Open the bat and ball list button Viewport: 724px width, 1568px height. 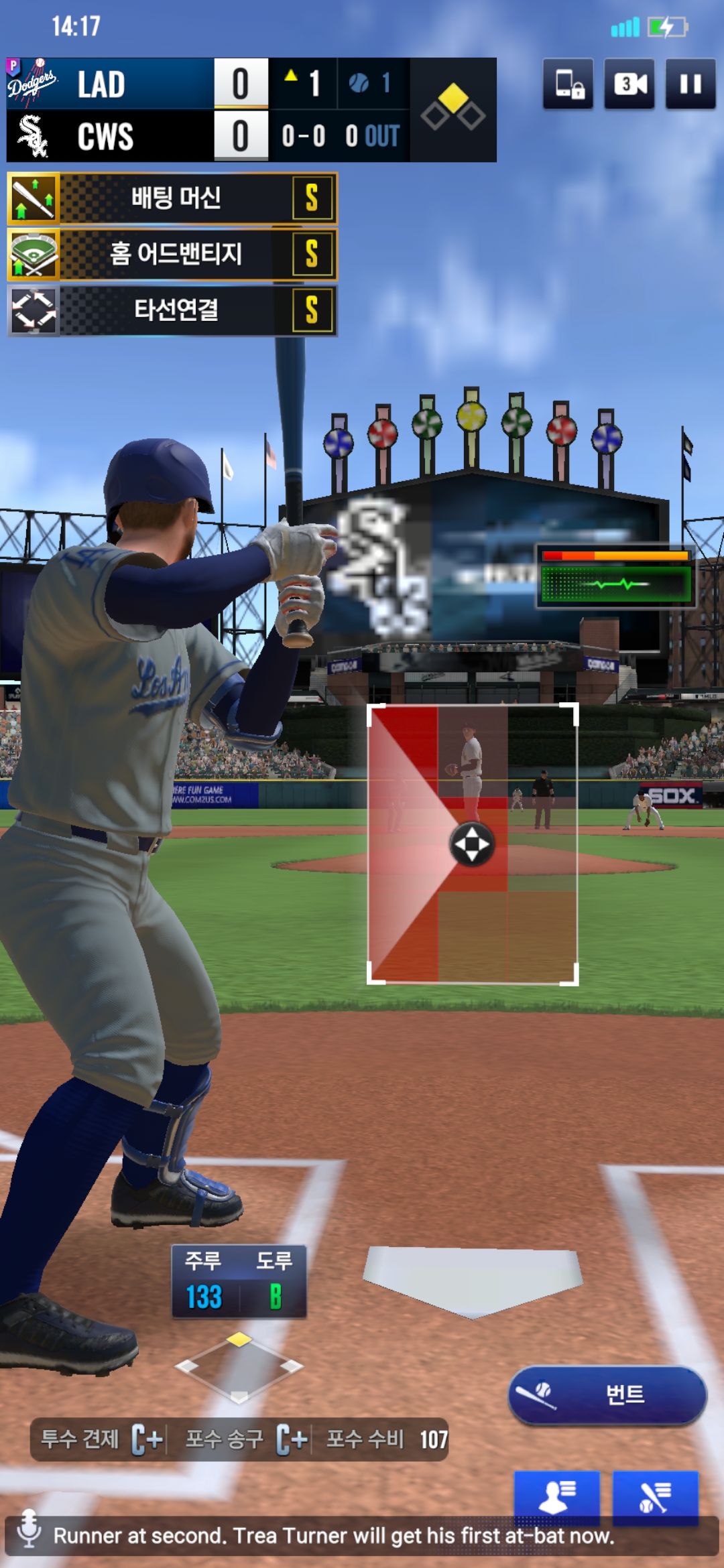click(655, 1496)
